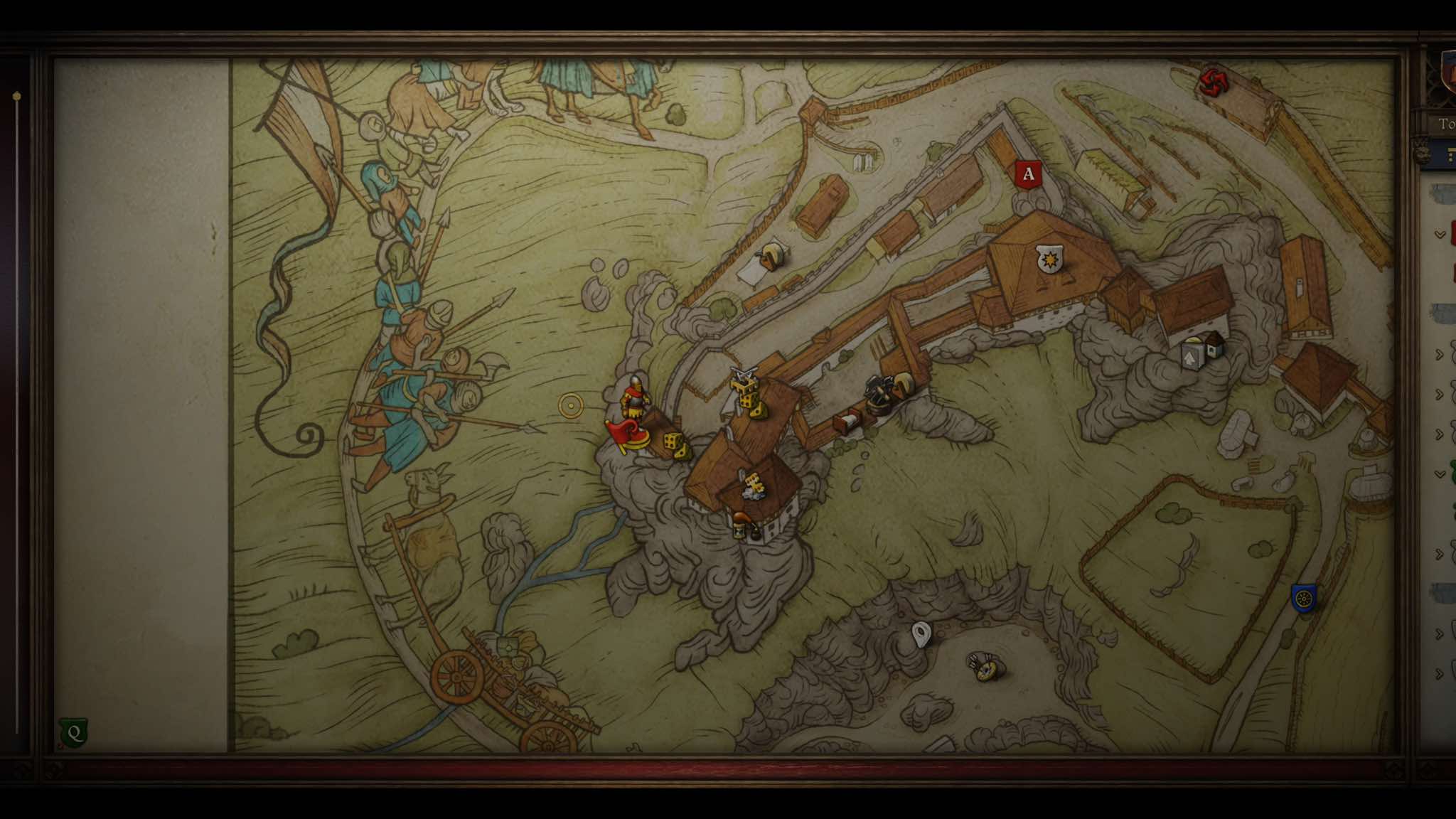The width and height of the screenshot is (1456, 819).
Task: Select the white location pin marker
Action: coord(921,633)
